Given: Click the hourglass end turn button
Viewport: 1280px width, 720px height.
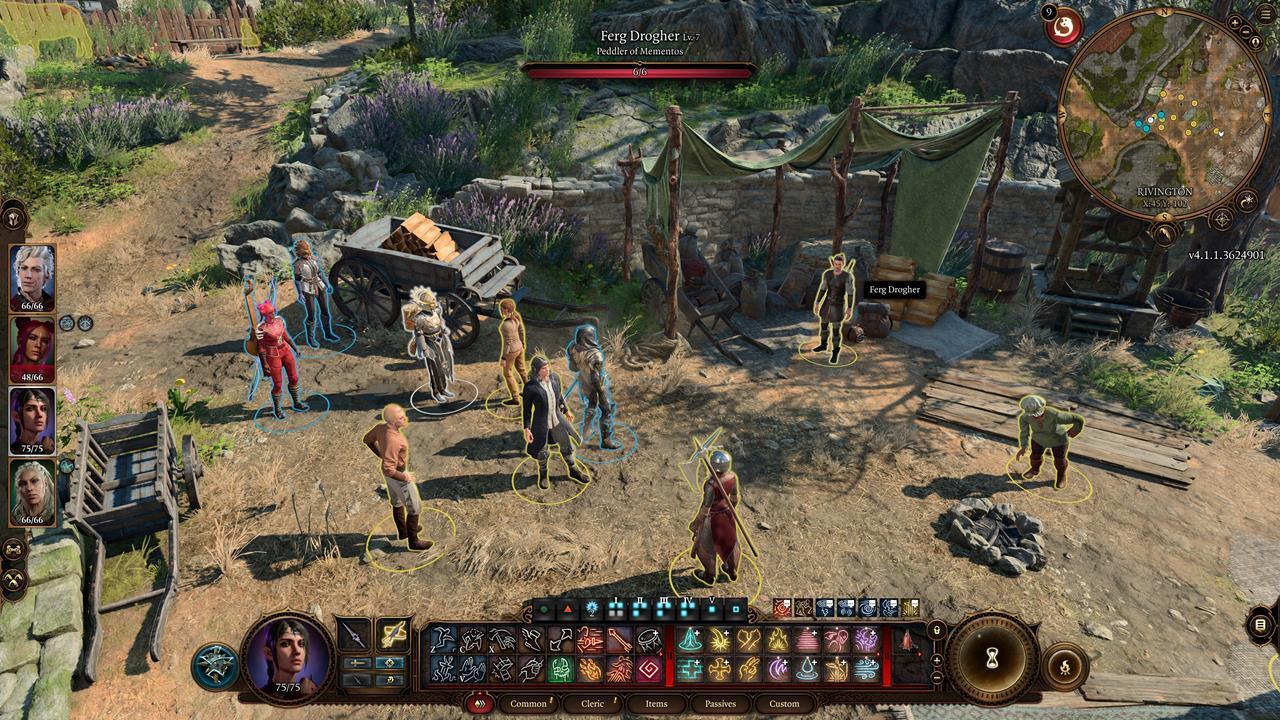Looking at the screenshot, I should pos(993,658).
